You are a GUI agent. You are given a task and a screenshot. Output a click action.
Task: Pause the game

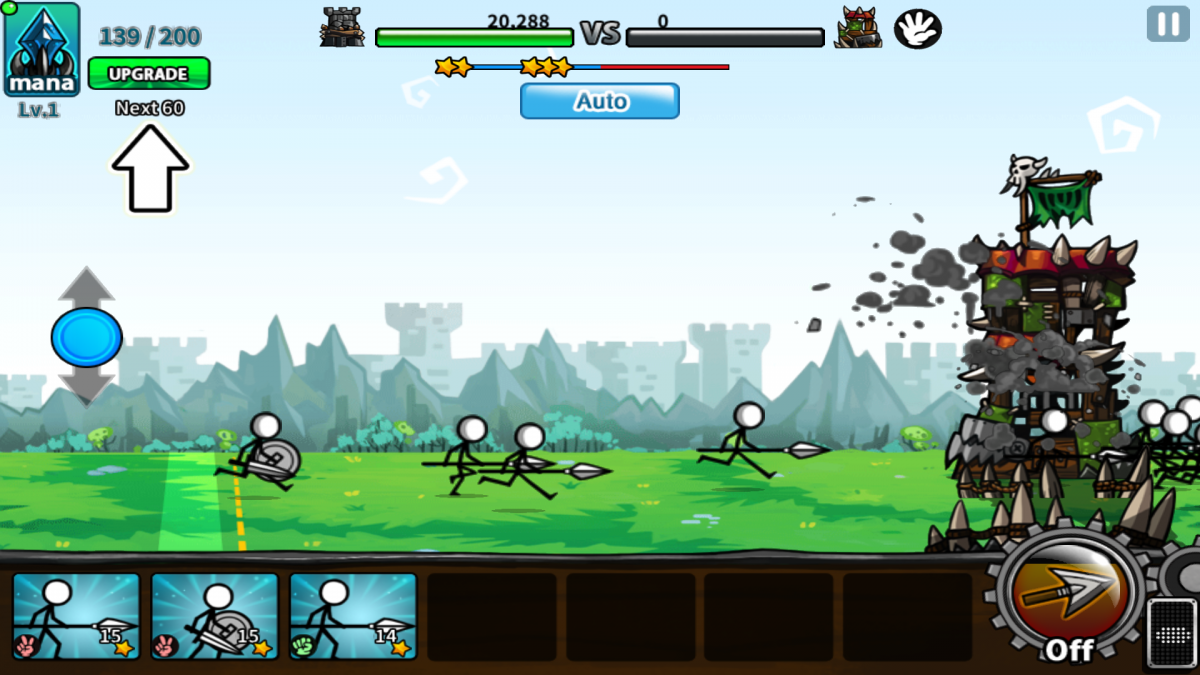[1167, 23]
